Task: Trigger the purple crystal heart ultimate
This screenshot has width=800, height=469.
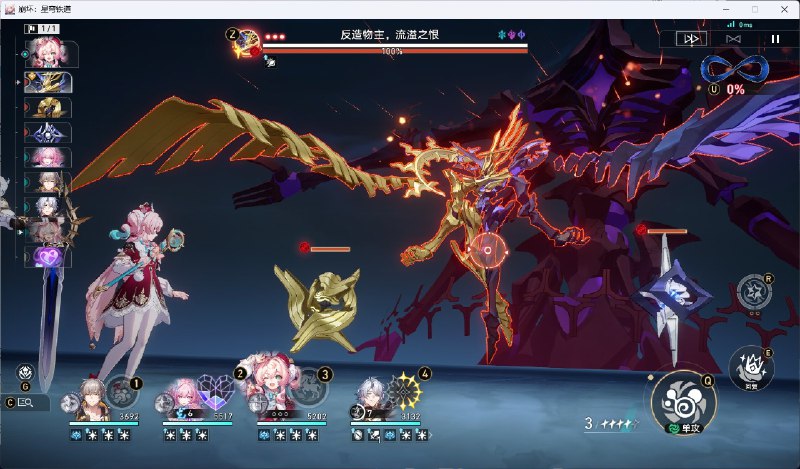Action: (x=216, y=389)
